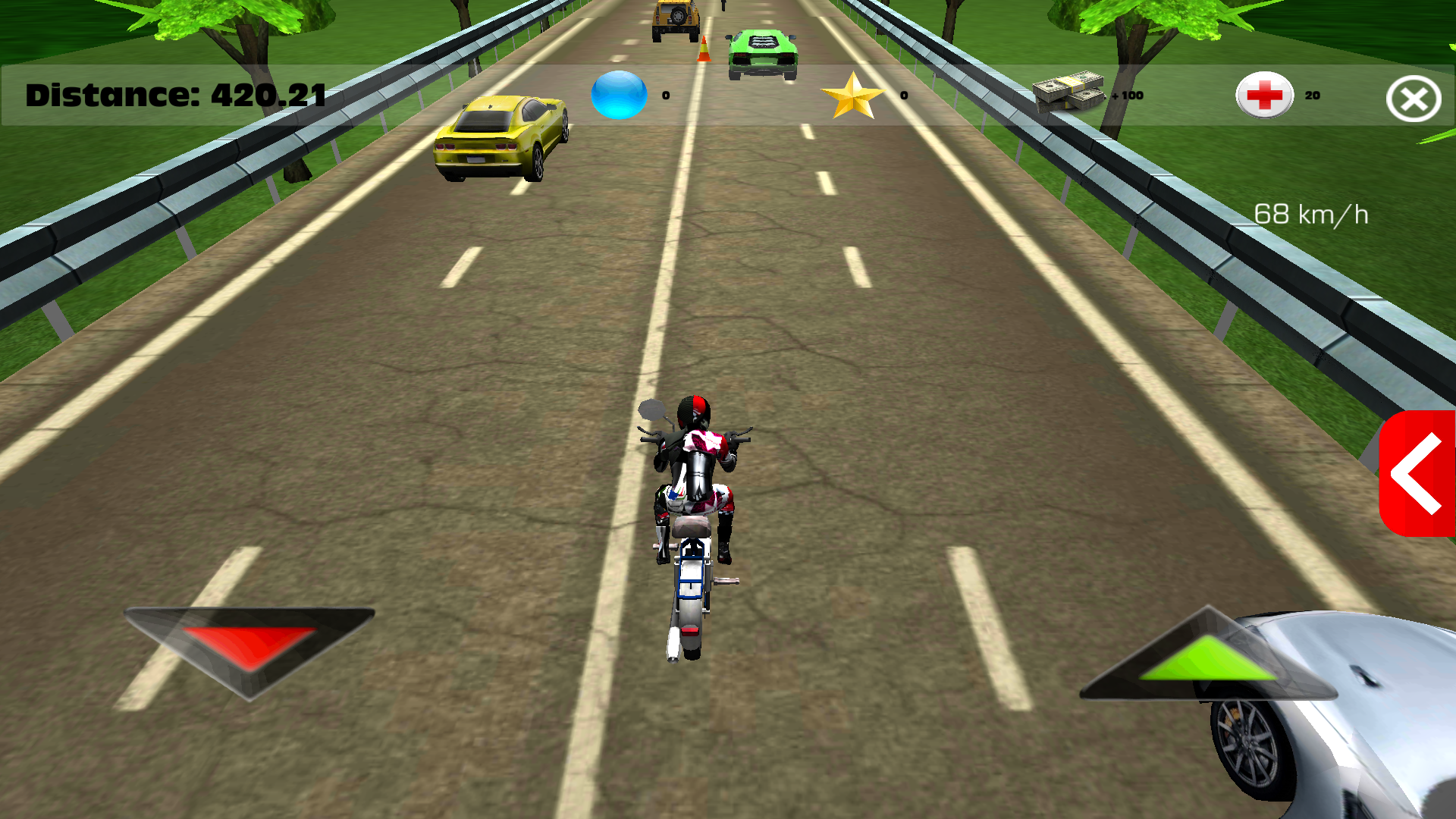
Task: Click the Distance: 420.21 counter
Action: point(174,96)
